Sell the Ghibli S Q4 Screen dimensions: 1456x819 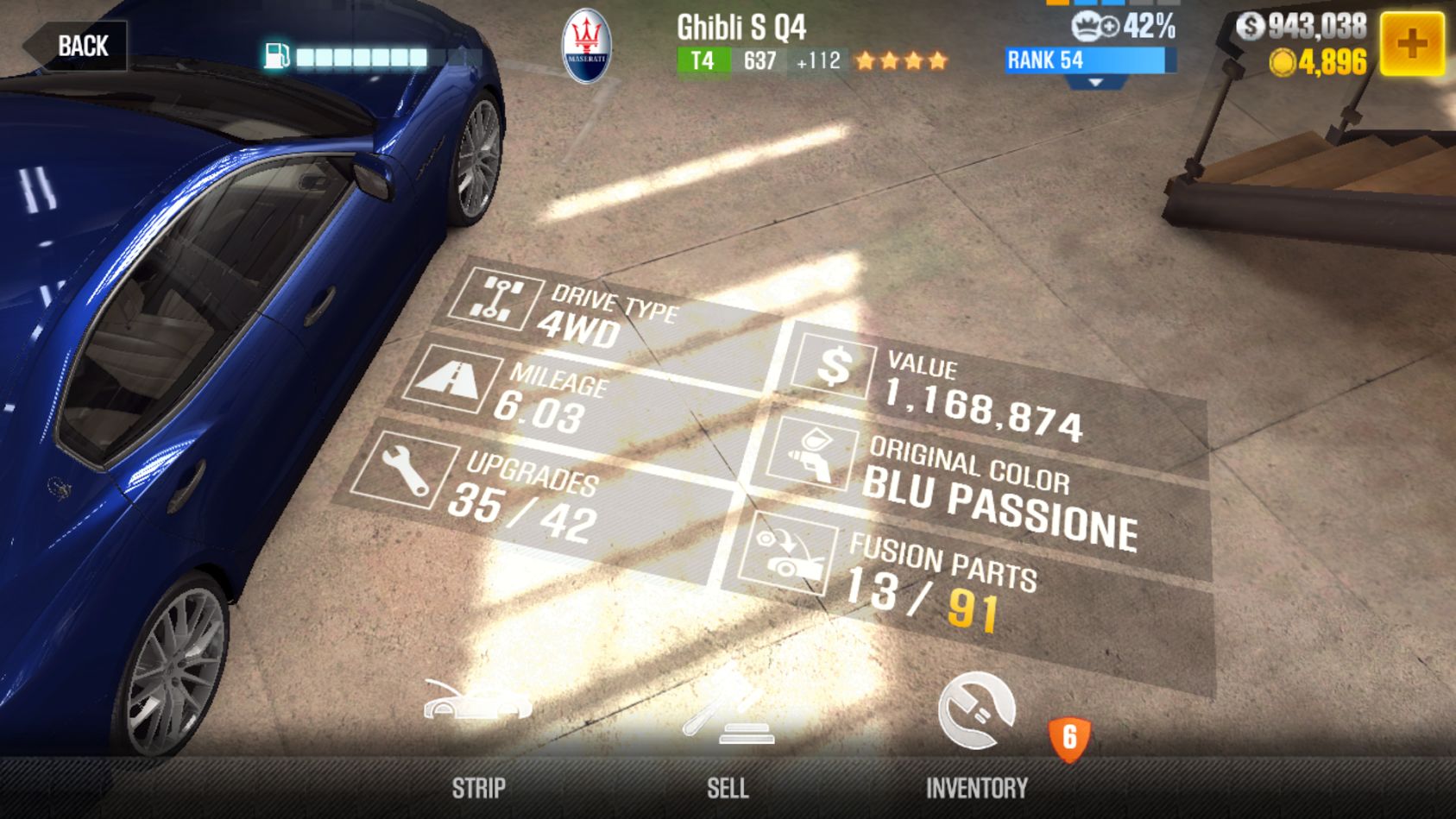coord(728,734)
